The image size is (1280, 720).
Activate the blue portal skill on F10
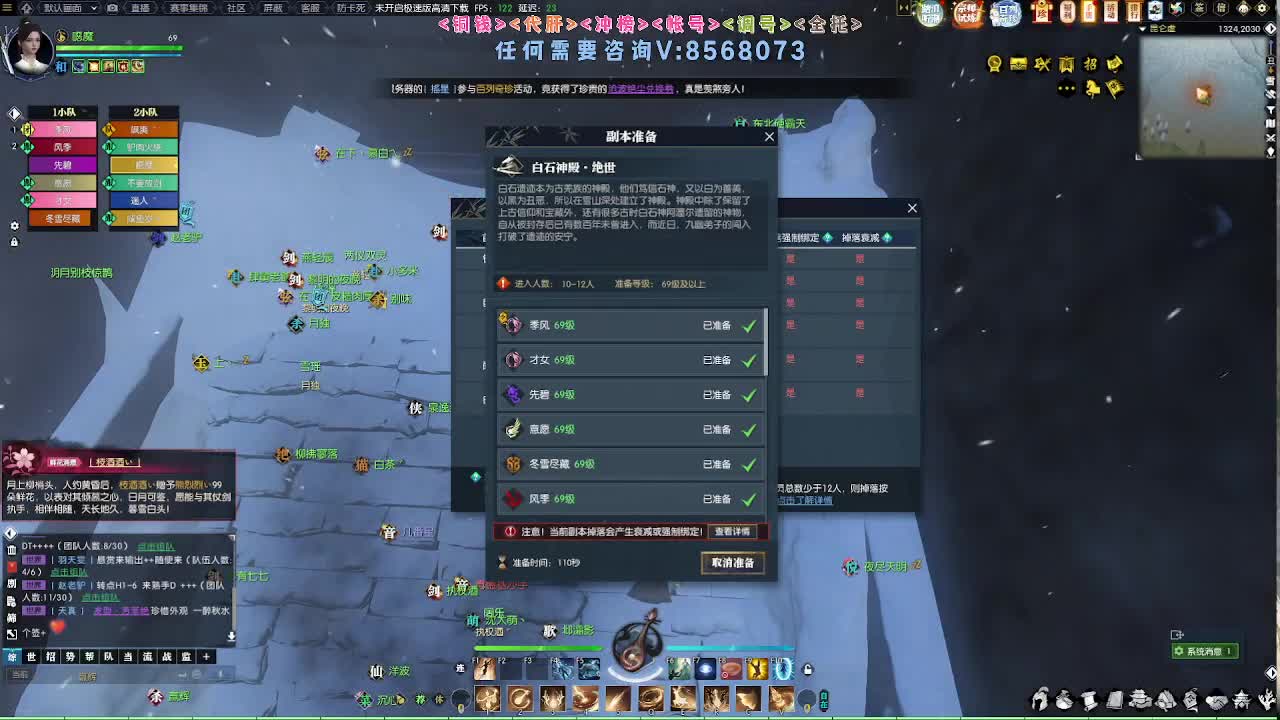point(781,670)
